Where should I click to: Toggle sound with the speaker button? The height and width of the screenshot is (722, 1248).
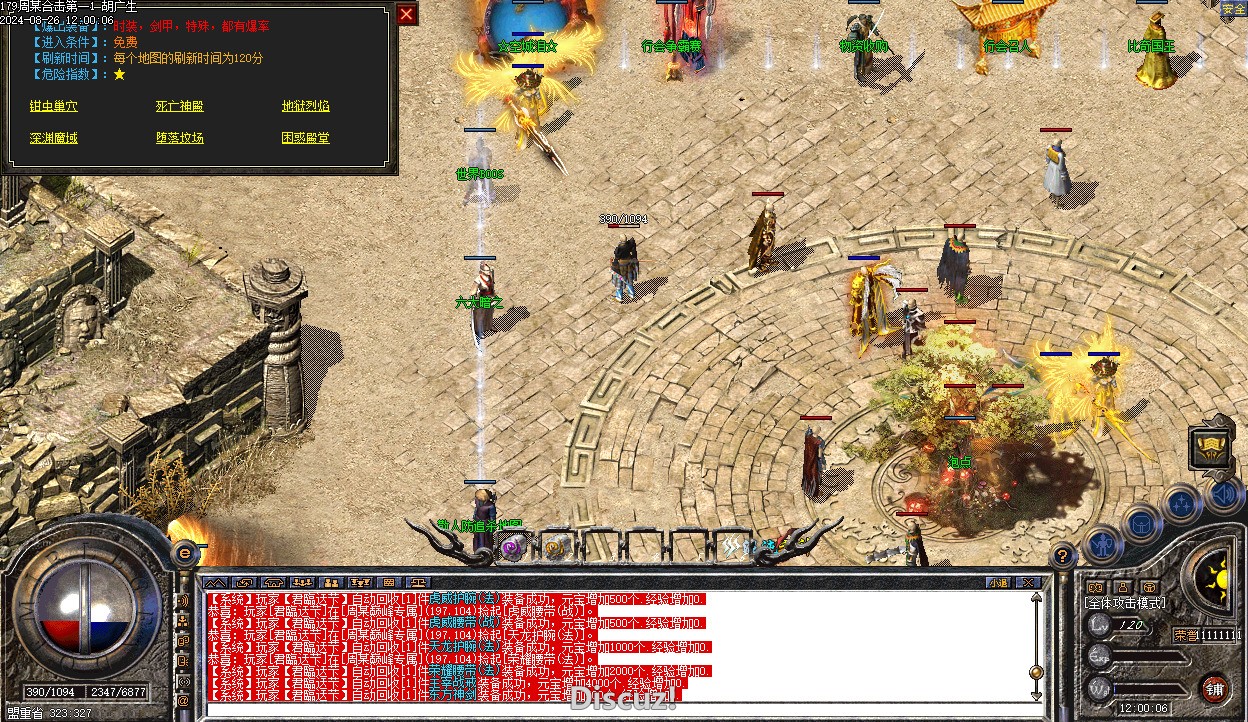coord(1222,493)
